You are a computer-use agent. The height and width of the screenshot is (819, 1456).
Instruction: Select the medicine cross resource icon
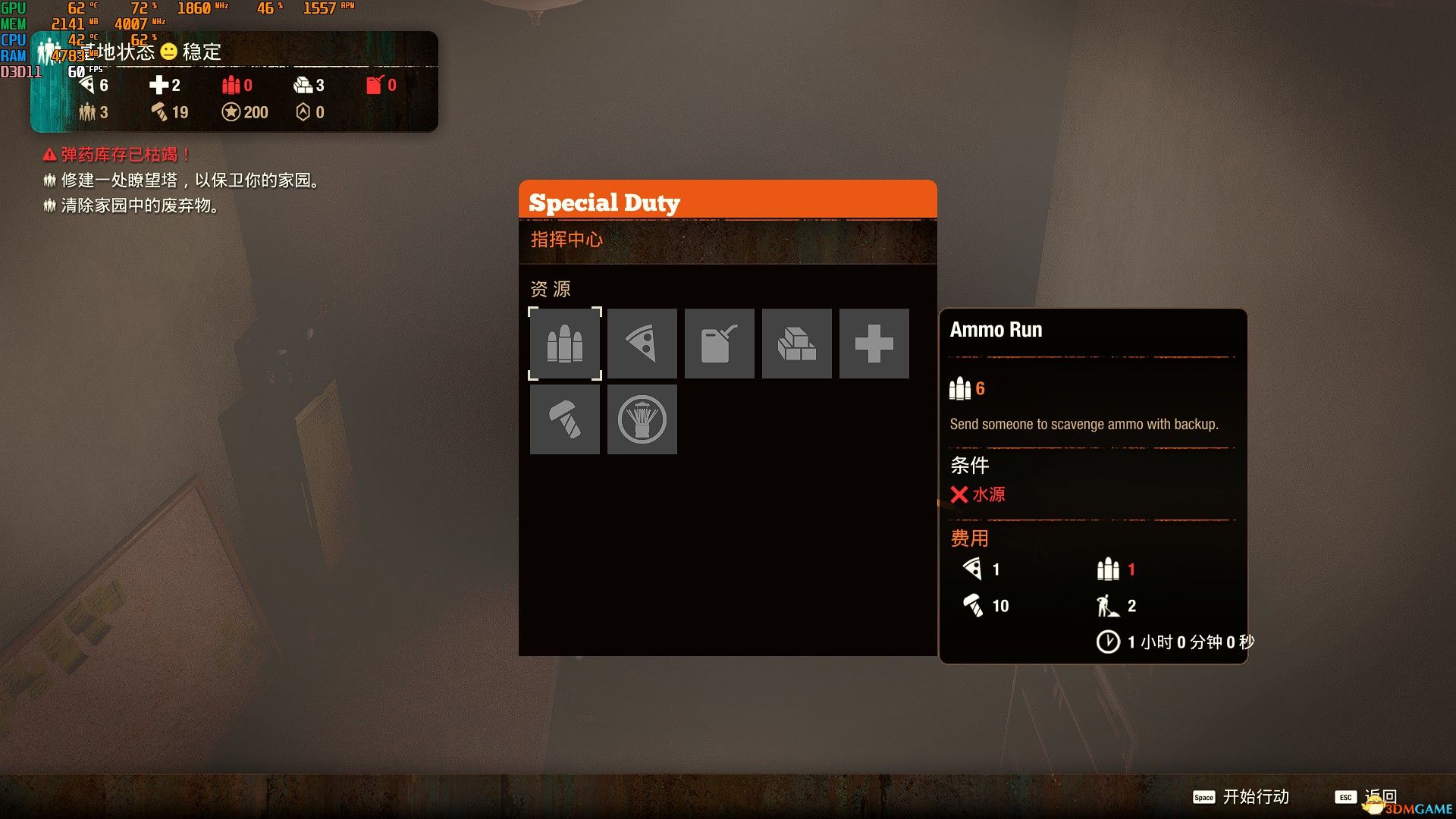point(874,344)
